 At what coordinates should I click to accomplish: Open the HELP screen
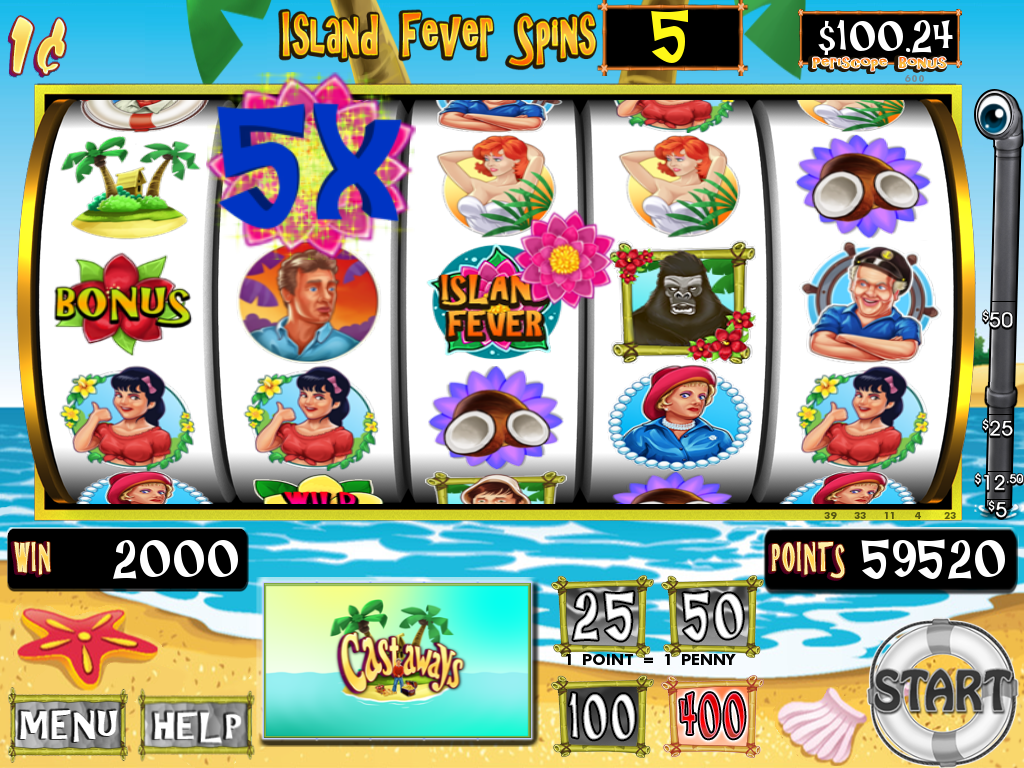(x=196, y=723)
